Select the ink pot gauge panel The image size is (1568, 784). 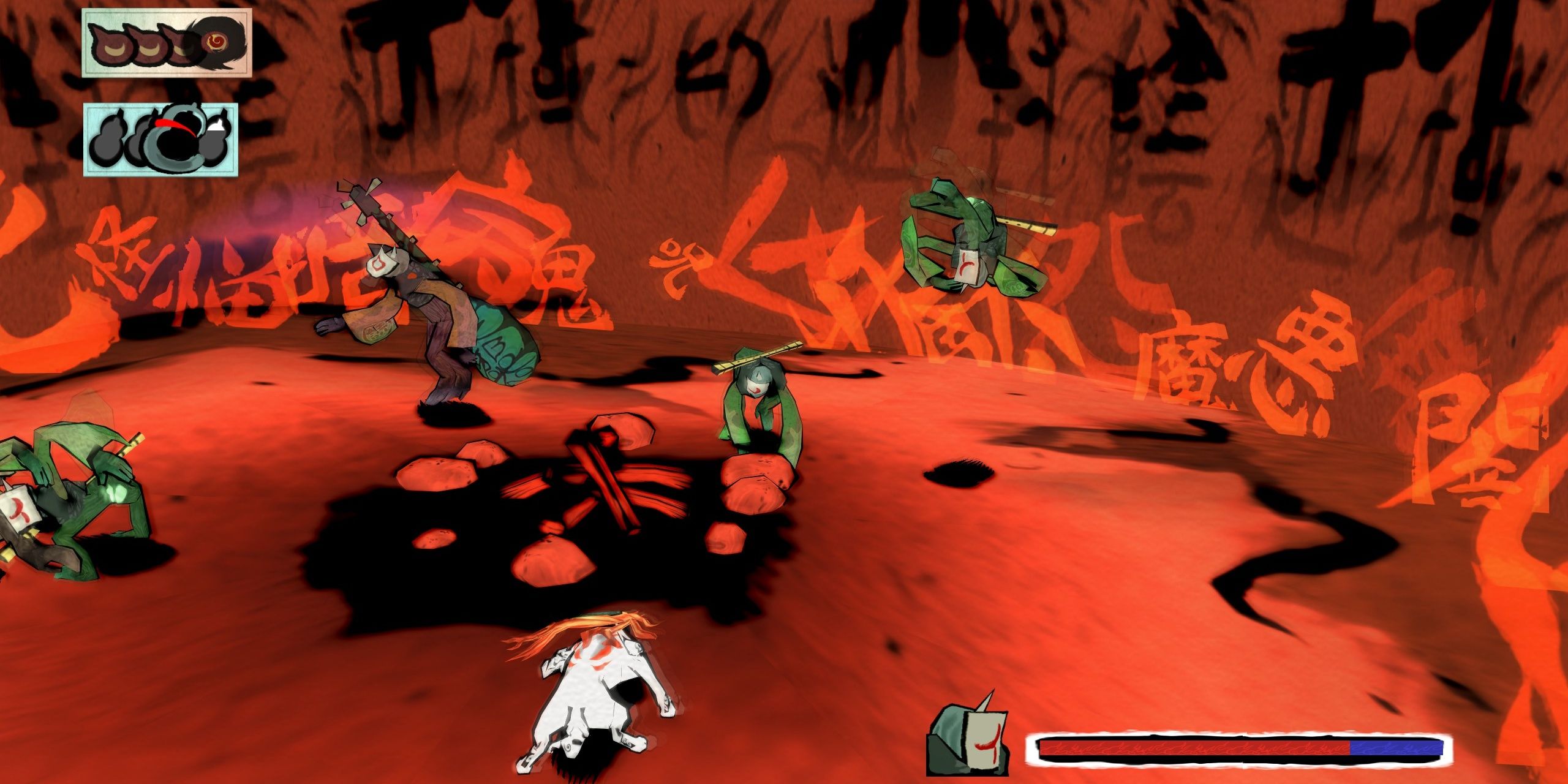[160, 140]
